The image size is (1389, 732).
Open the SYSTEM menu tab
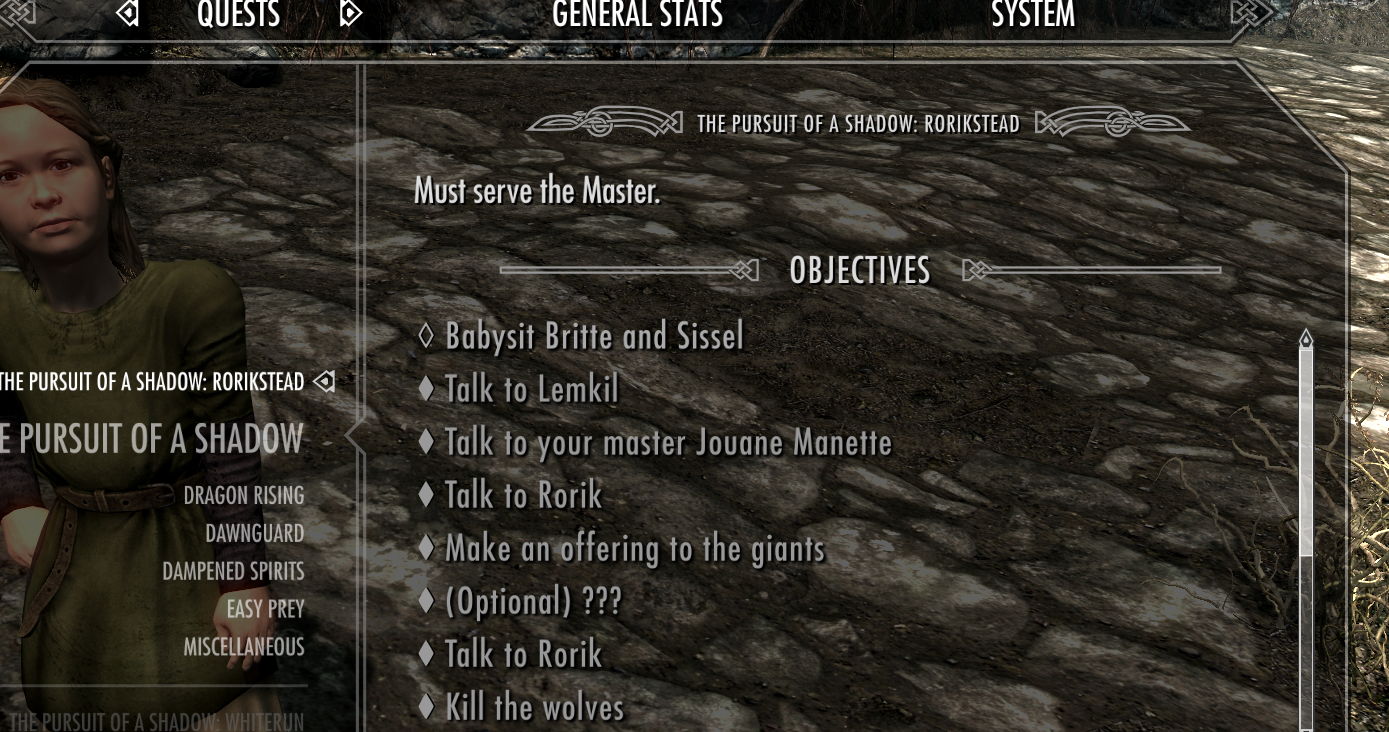(x=1032, y=14)
